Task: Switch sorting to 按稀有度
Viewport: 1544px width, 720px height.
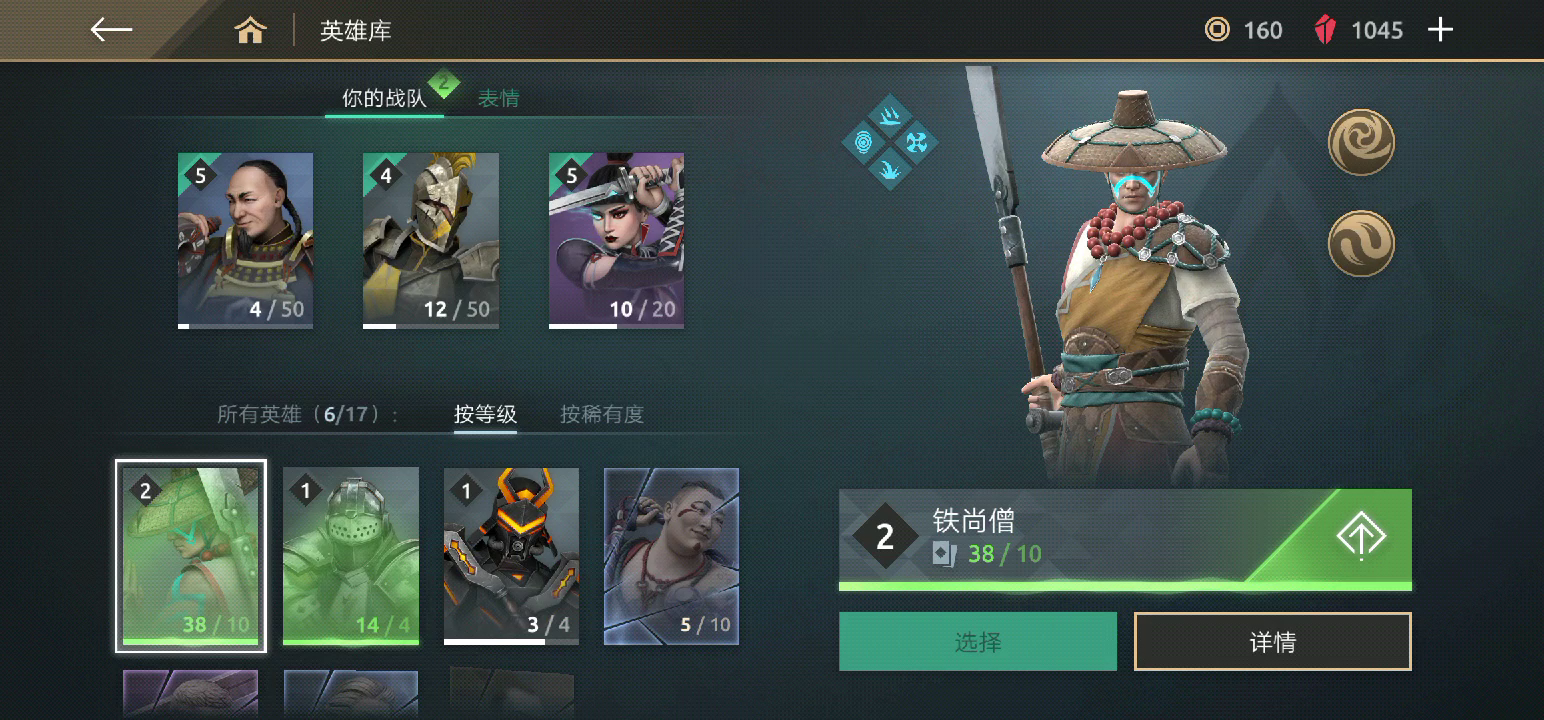Action: [x=600, y=414]
